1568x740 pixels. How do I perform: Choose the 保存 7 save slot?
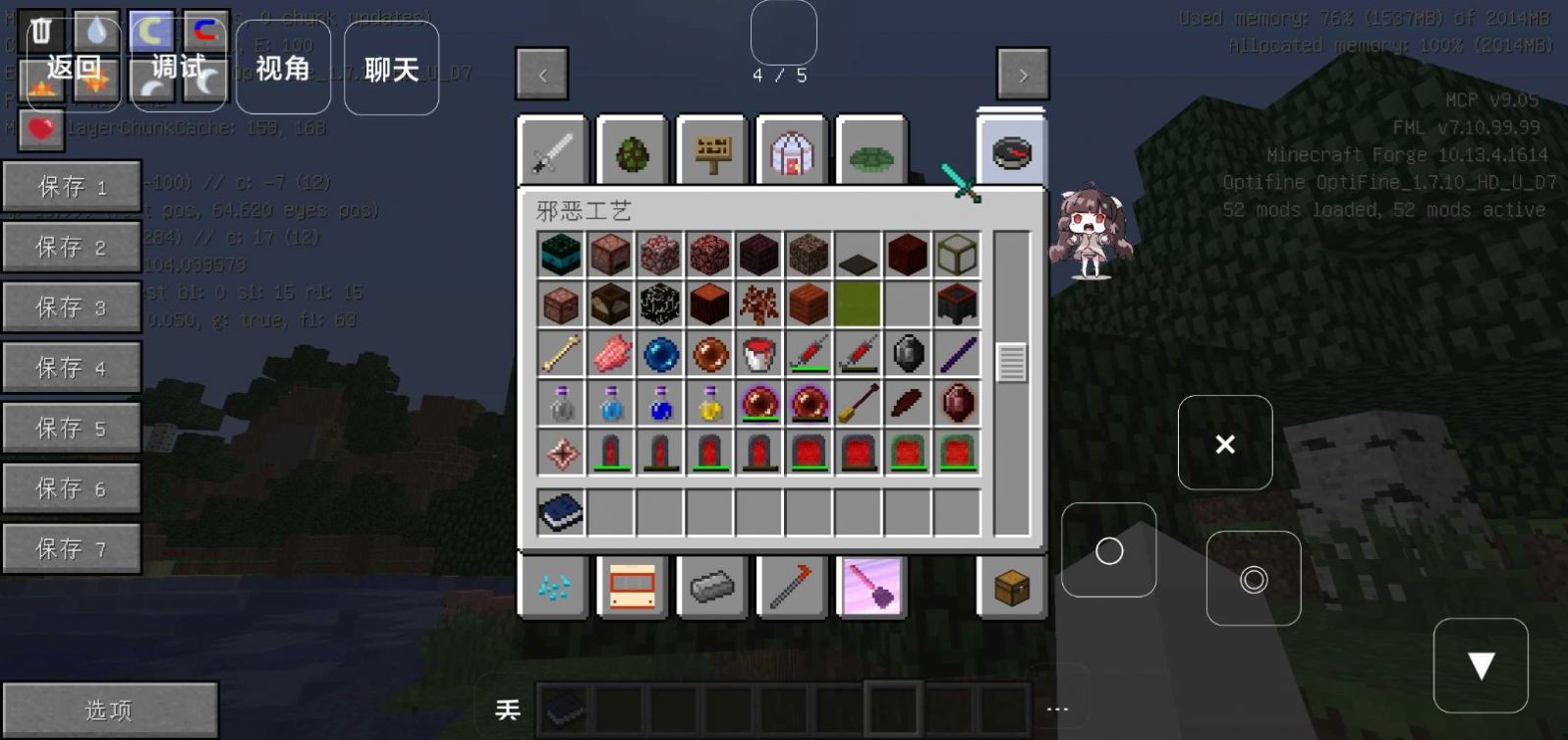click(72, 548)
